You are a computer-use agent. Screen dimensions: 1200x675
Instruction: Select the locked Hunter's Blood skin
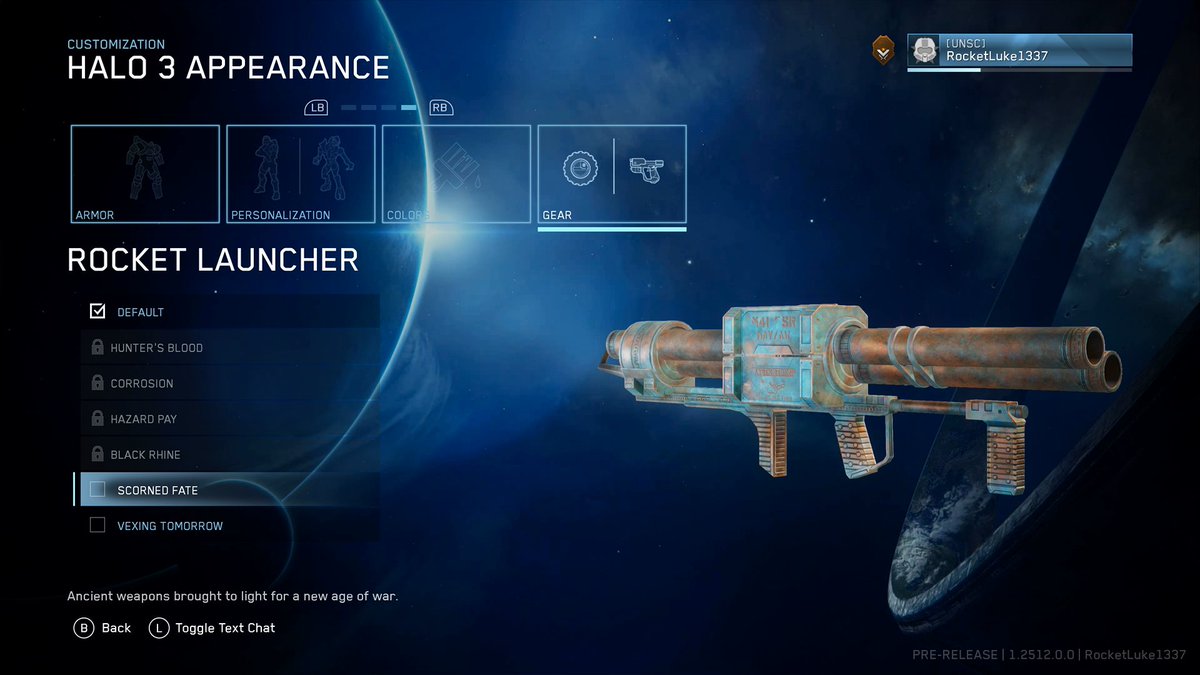coord(229,348)
